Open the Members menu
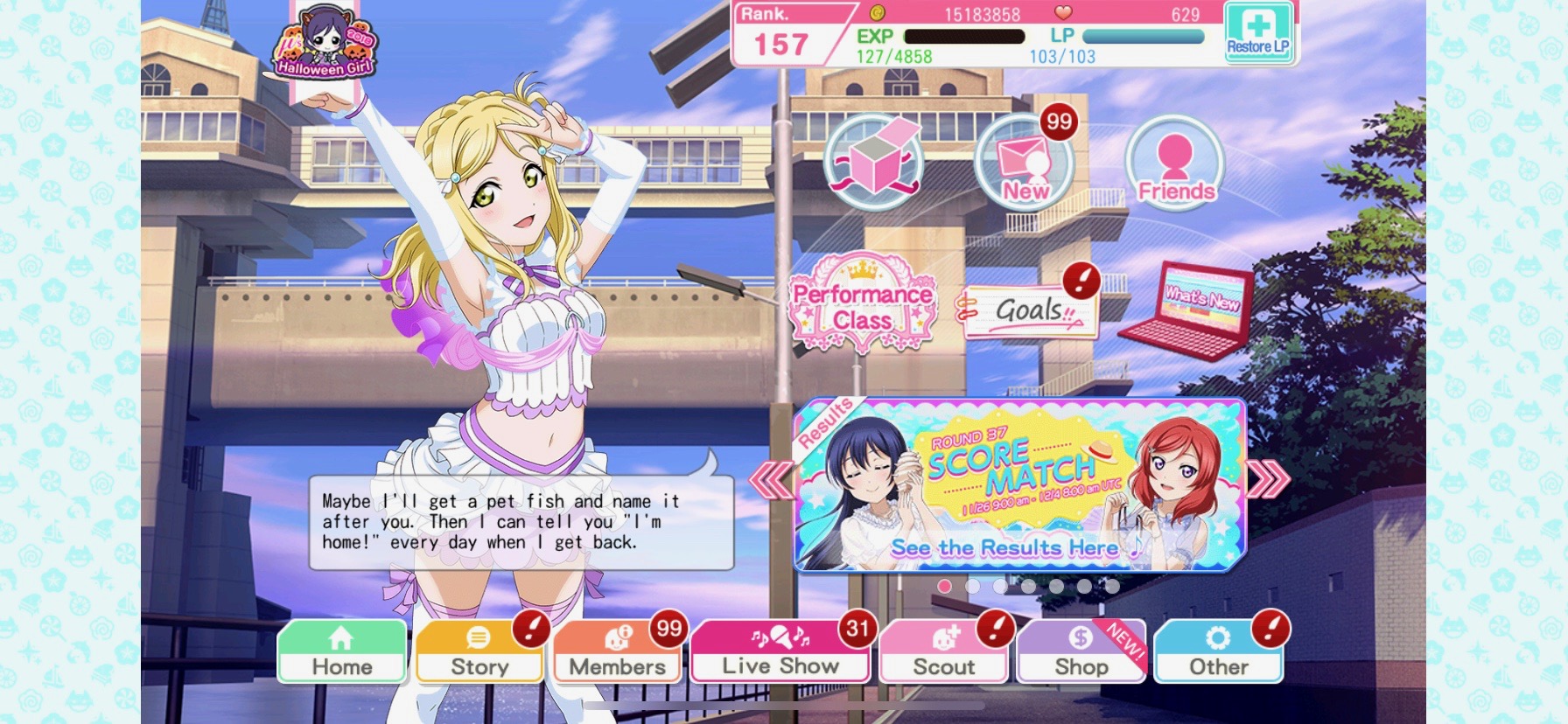 point(617,652)
